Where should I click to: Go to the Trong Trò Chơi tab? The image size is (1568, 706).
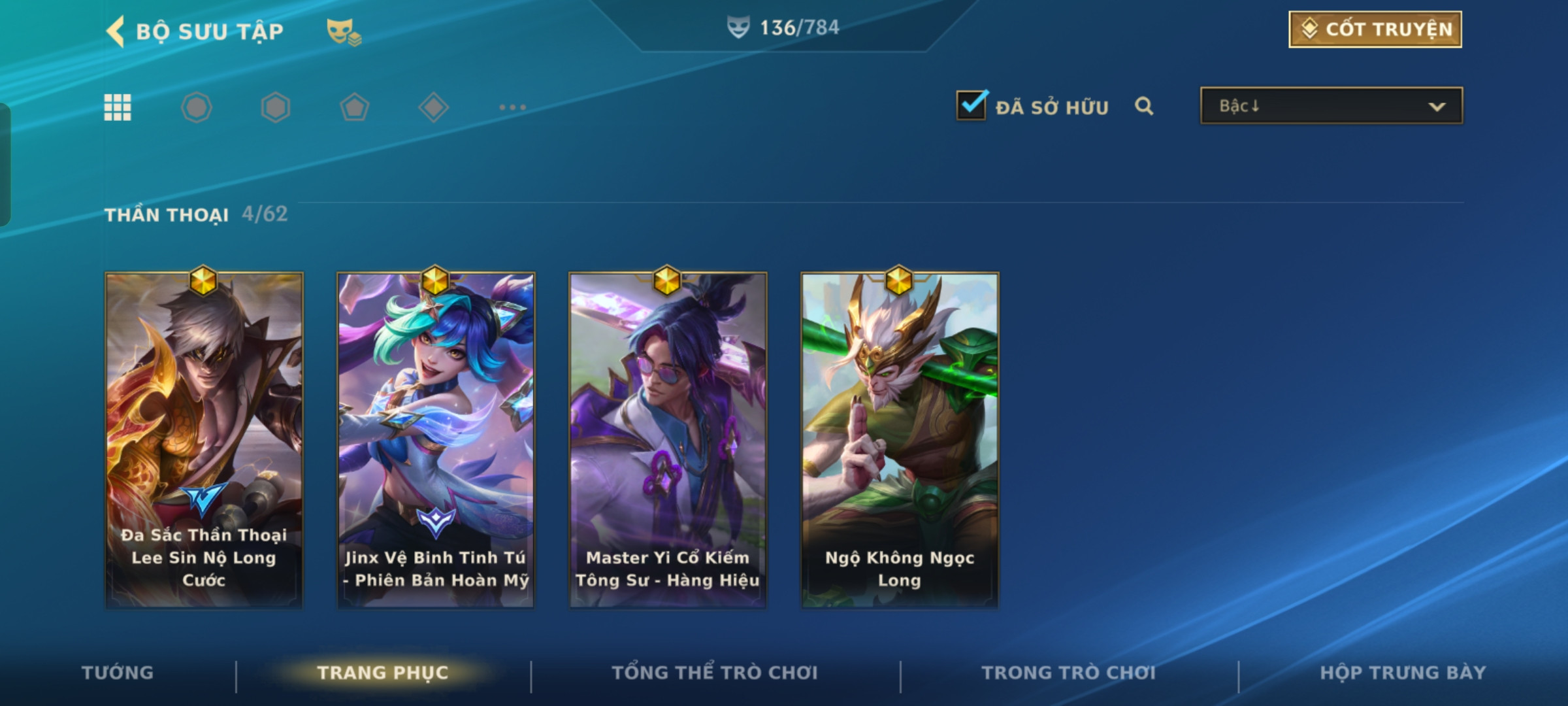click(1068, 673)
